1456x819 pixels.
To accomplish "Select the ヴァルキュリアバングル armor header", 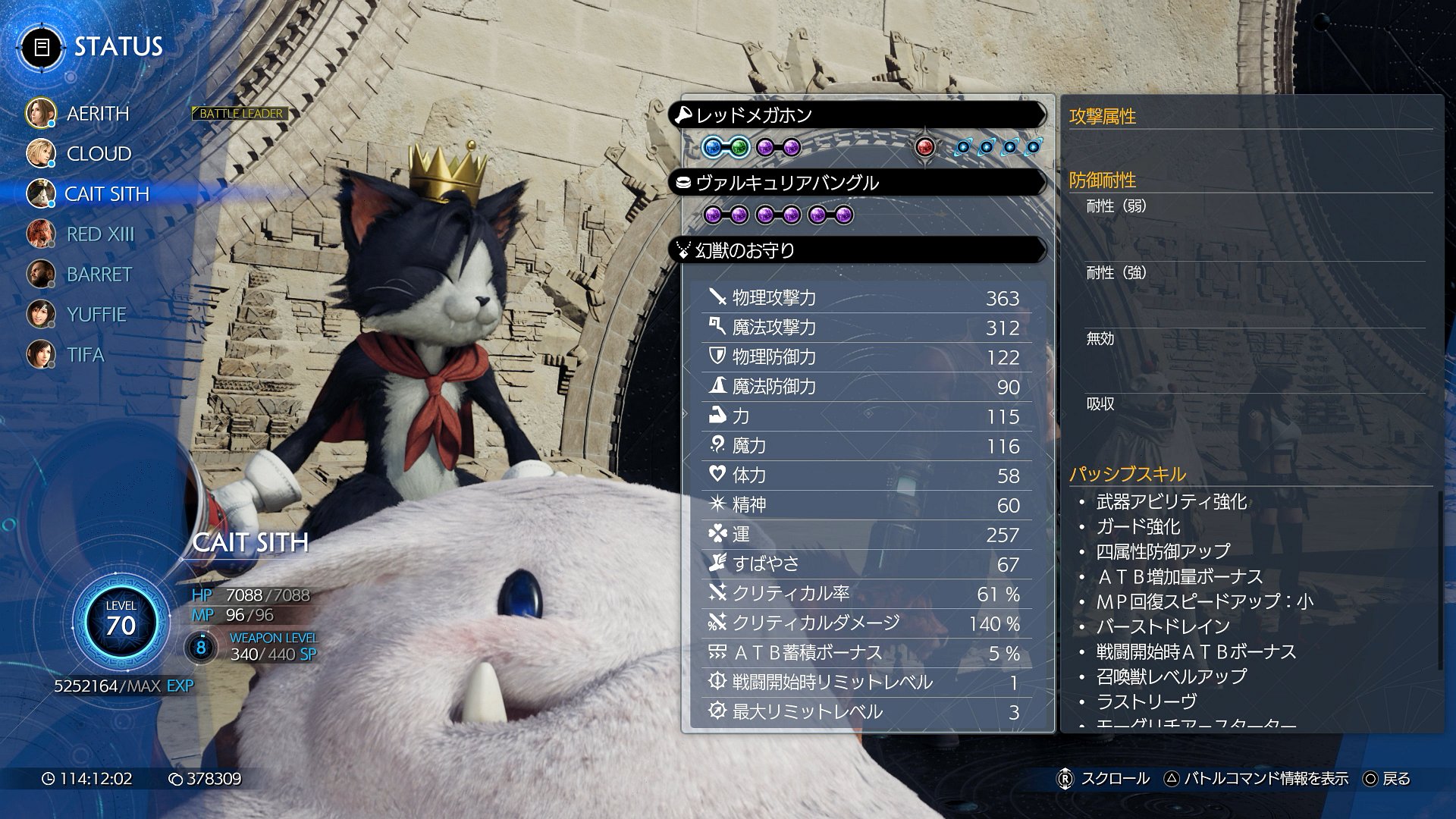I will point(857,183).
